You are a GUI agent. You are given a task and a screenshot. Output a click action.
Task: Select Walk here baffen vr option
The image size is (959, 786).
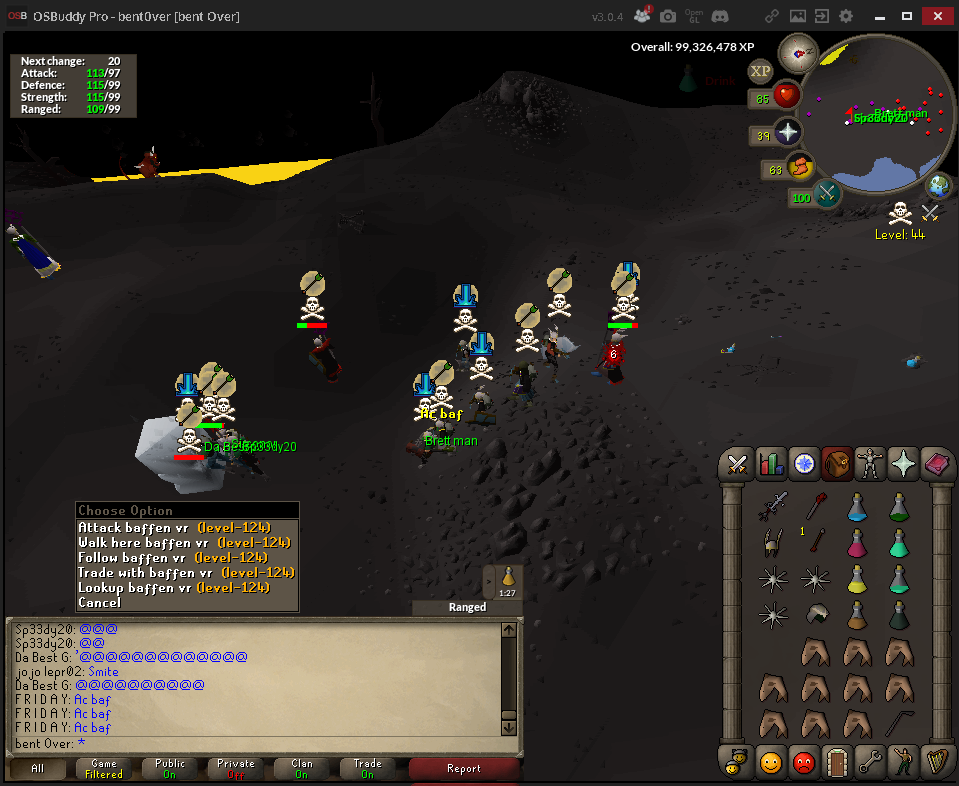(x=187, y=542)
